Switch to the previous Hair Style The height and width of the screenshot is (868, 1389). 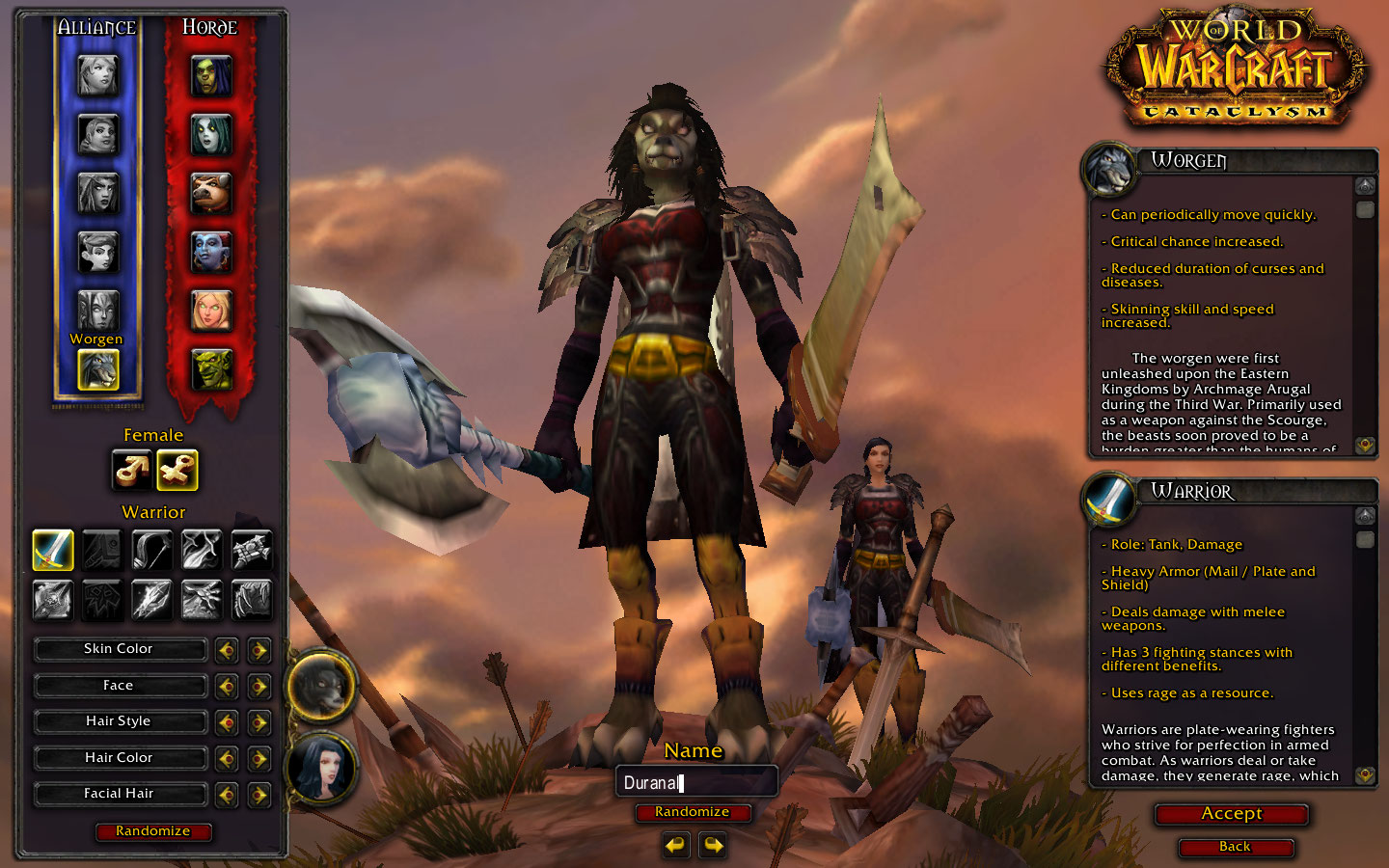[227, 722]
